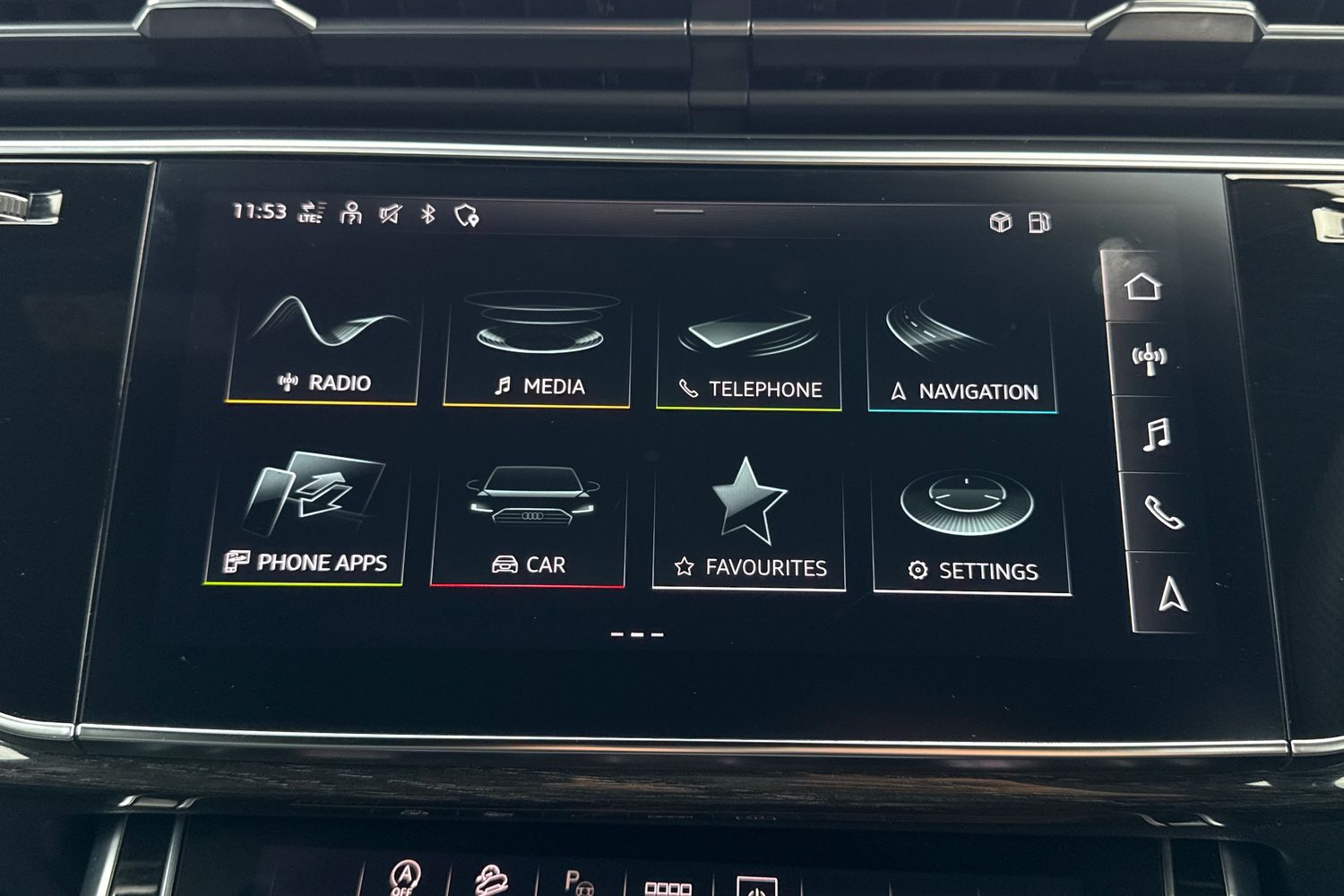This screenshot has width=1344, height=896.
Task: Tap the page indicator dots below the tiles
Action: [x=636, y=633]
